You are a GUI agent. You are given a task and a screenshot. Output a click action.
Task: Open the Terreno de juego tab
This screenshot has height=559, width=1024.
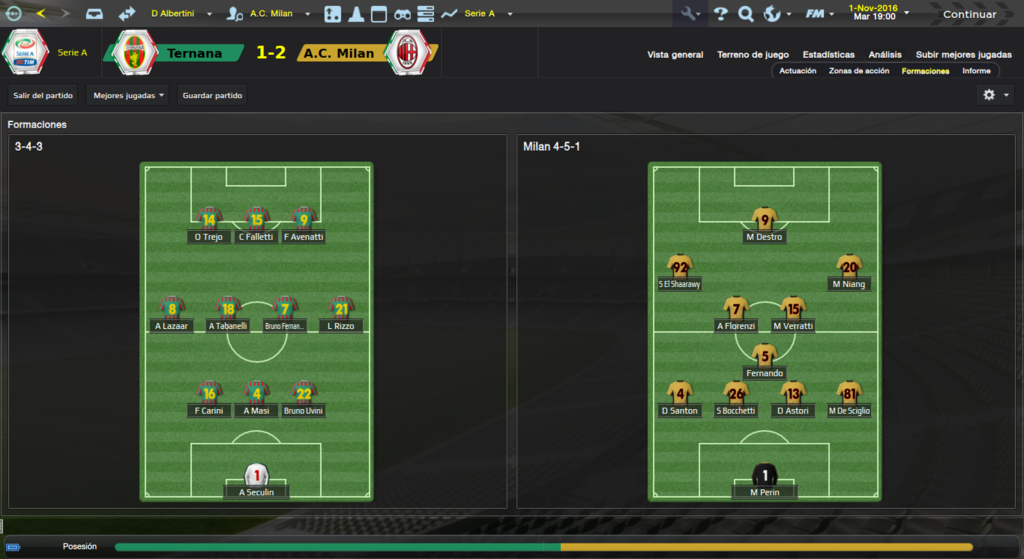tap(753, 55)
